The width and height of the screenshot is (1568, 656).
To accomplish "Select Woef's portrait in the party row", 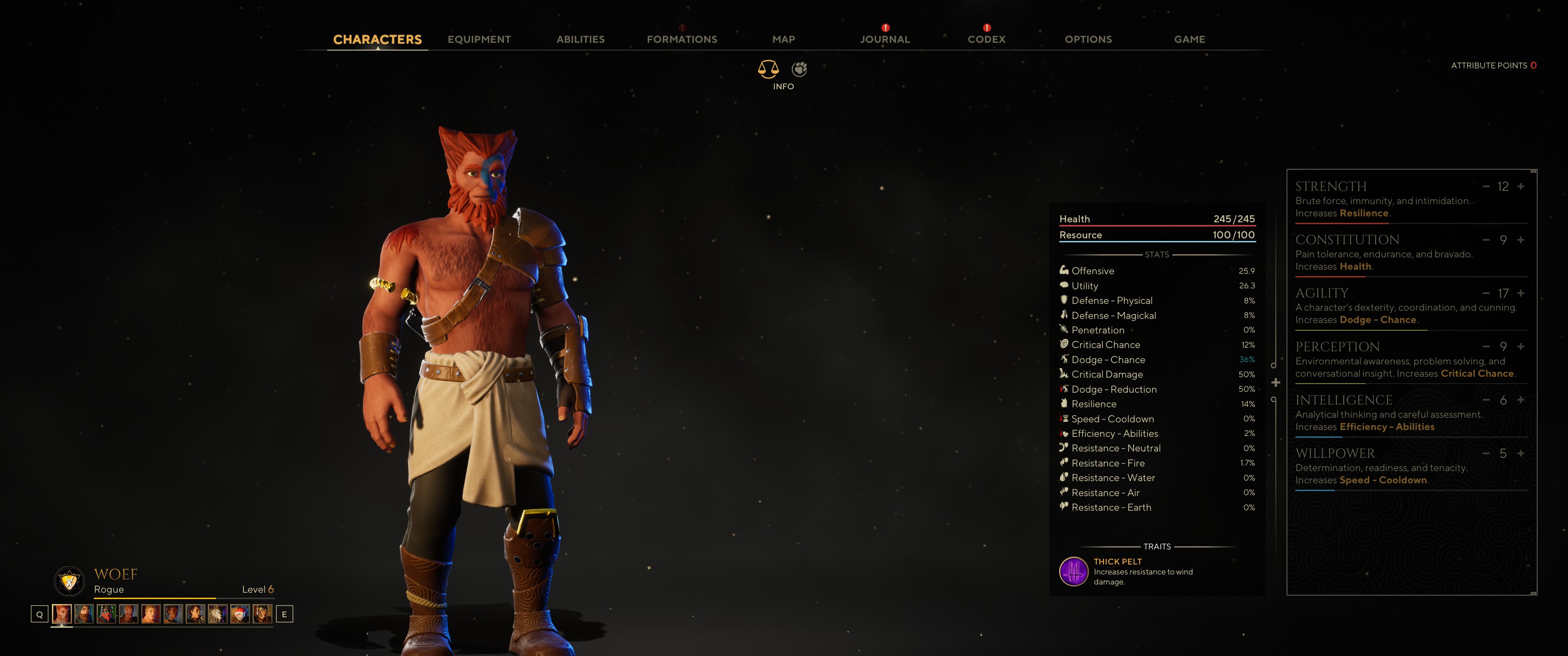I will 62,614.
